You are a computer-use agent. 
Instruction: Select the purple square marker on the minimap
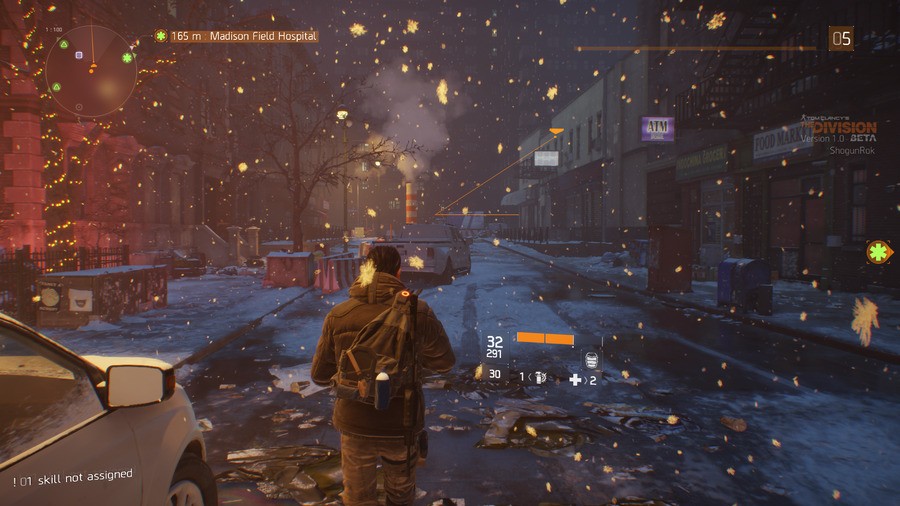click(x=79, y=55)
